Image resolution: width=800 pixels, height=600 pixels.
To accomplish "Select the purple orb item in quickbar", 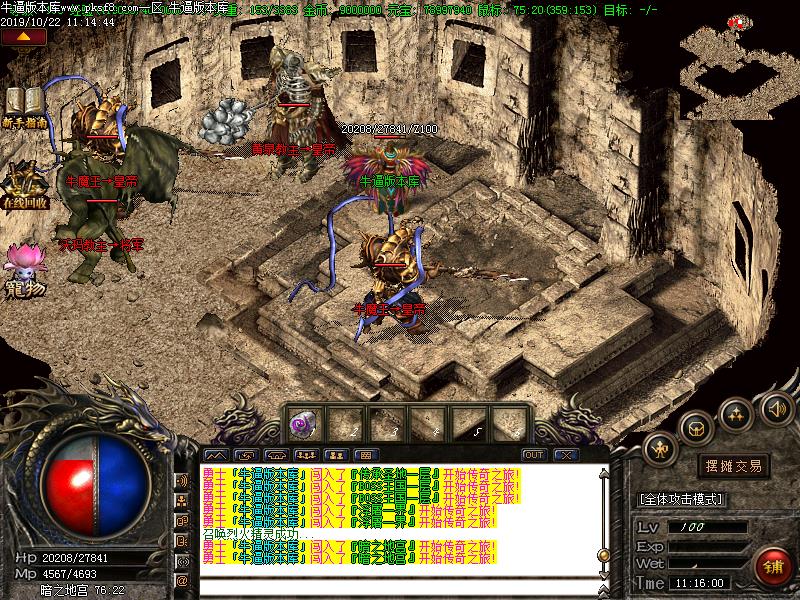I will point(300,424).
